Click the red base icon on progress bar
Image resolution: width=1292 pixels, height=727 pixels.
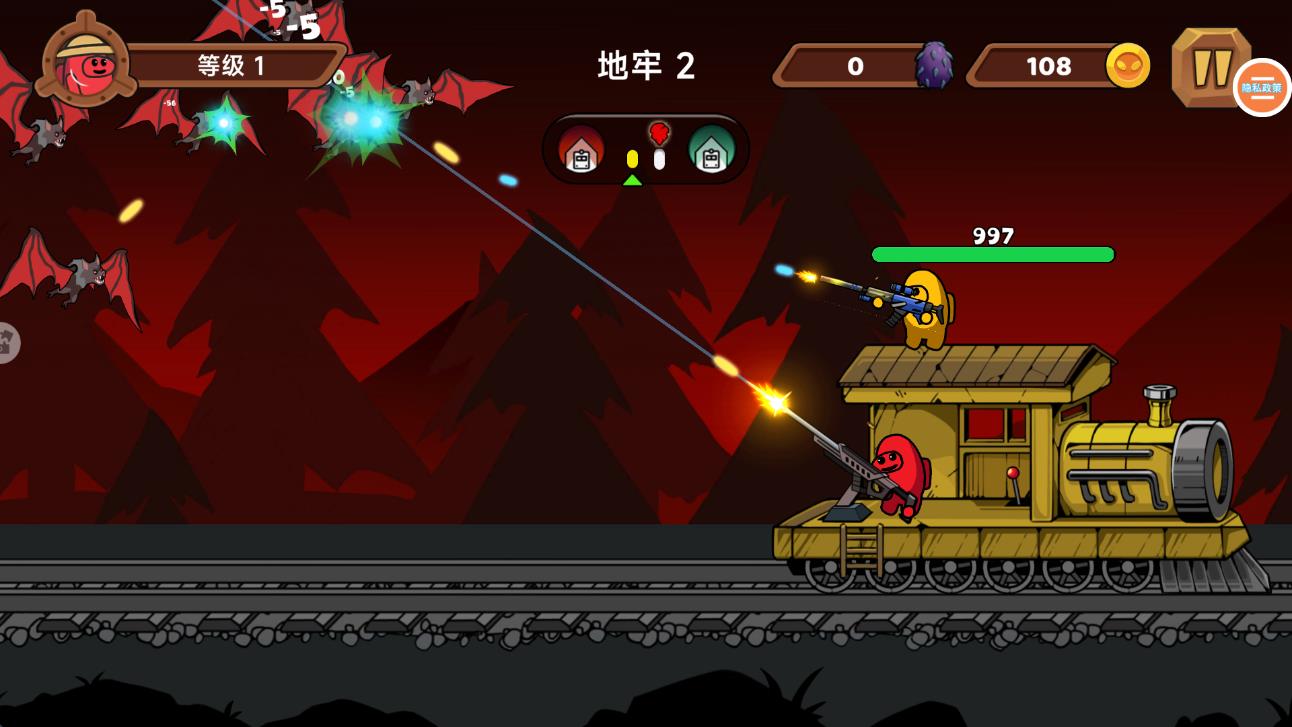click(582, 153)
